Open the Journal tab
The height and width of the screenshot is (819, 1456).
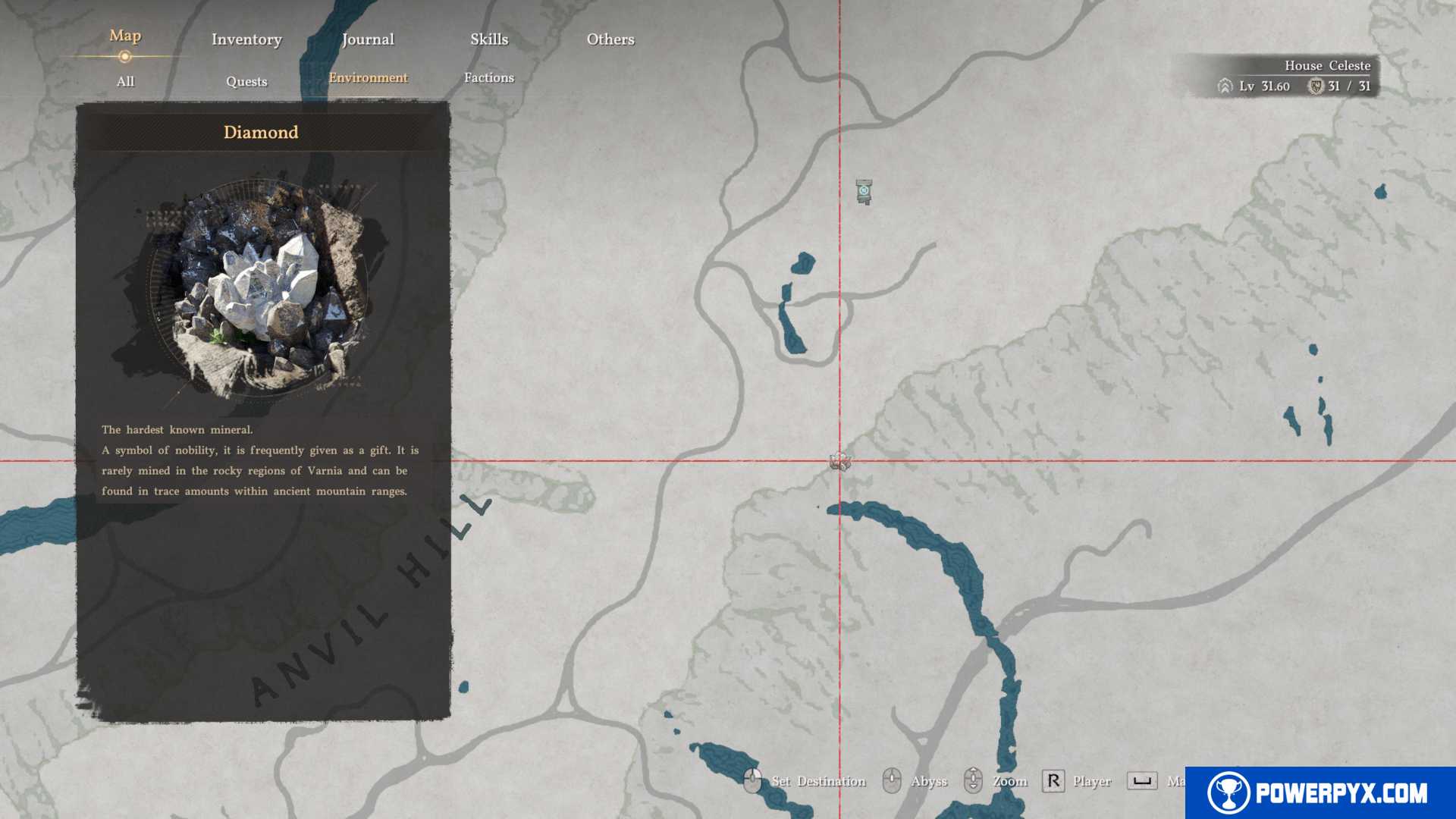(x=368, y=39)
